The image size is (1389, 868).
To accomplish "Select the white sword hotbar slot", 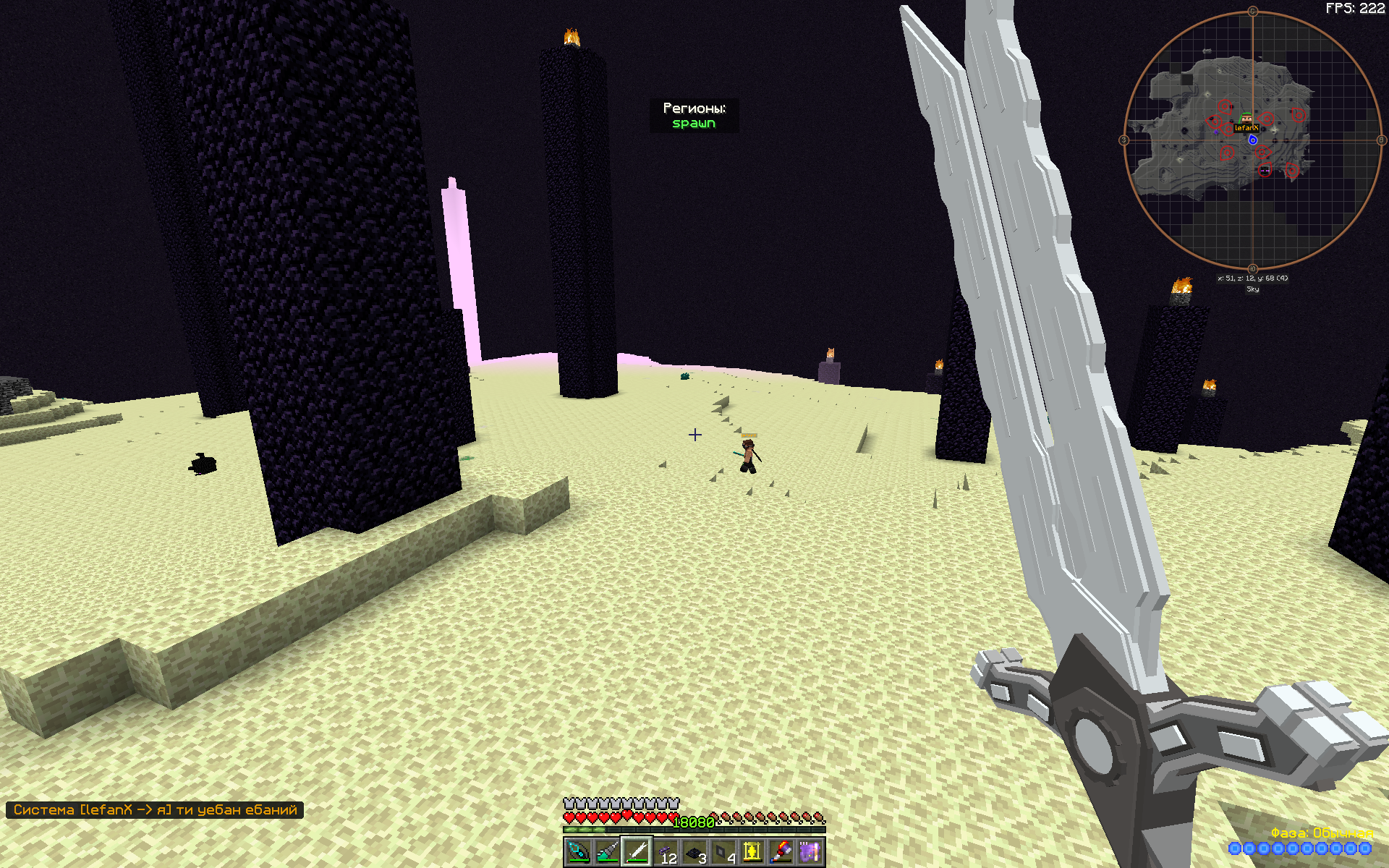I will tap(637, 851).
